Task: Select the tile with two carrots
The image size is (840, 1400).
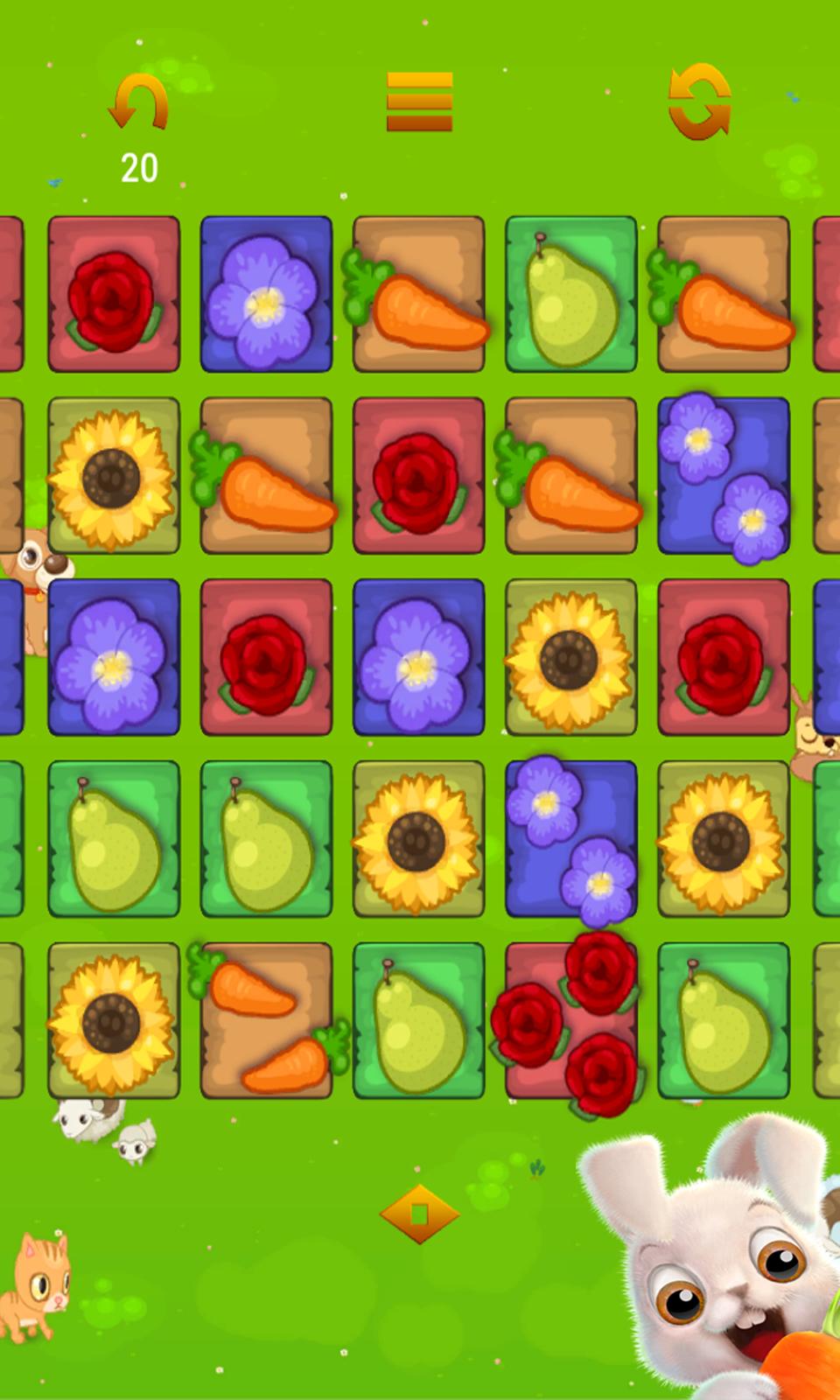Action: (x=267, y=1020)
